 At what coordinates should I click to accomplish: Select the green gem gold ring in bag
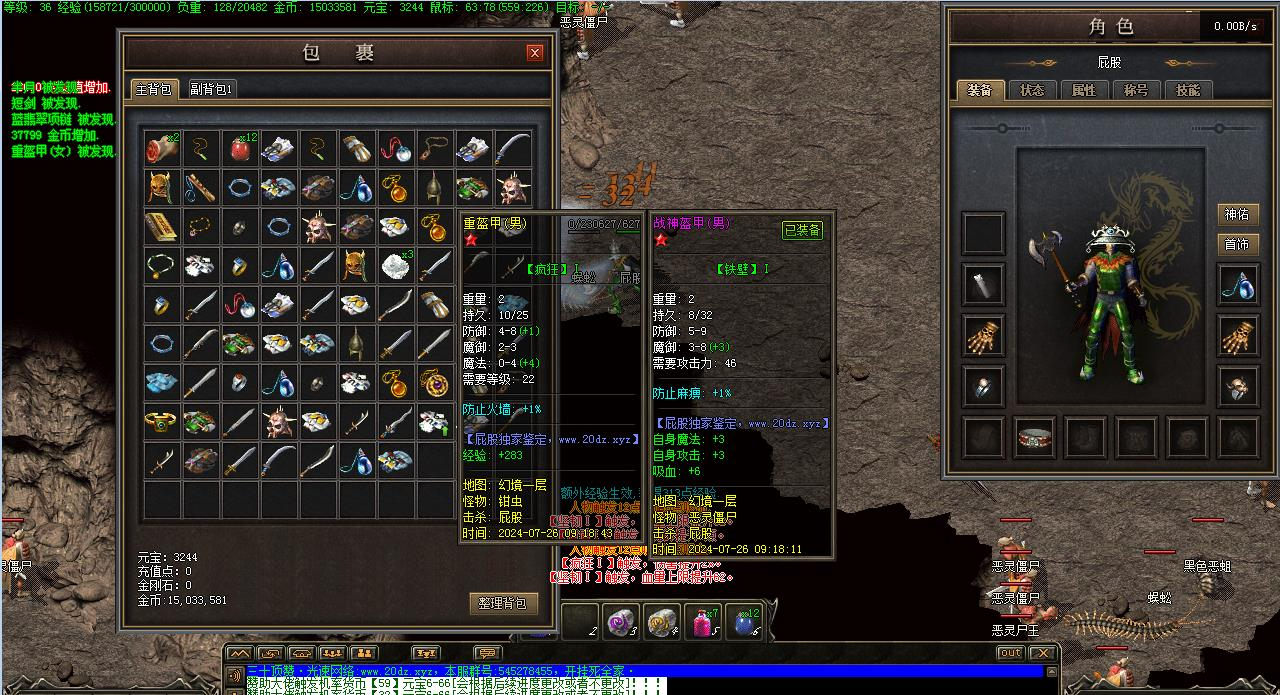tap(160, 422)
